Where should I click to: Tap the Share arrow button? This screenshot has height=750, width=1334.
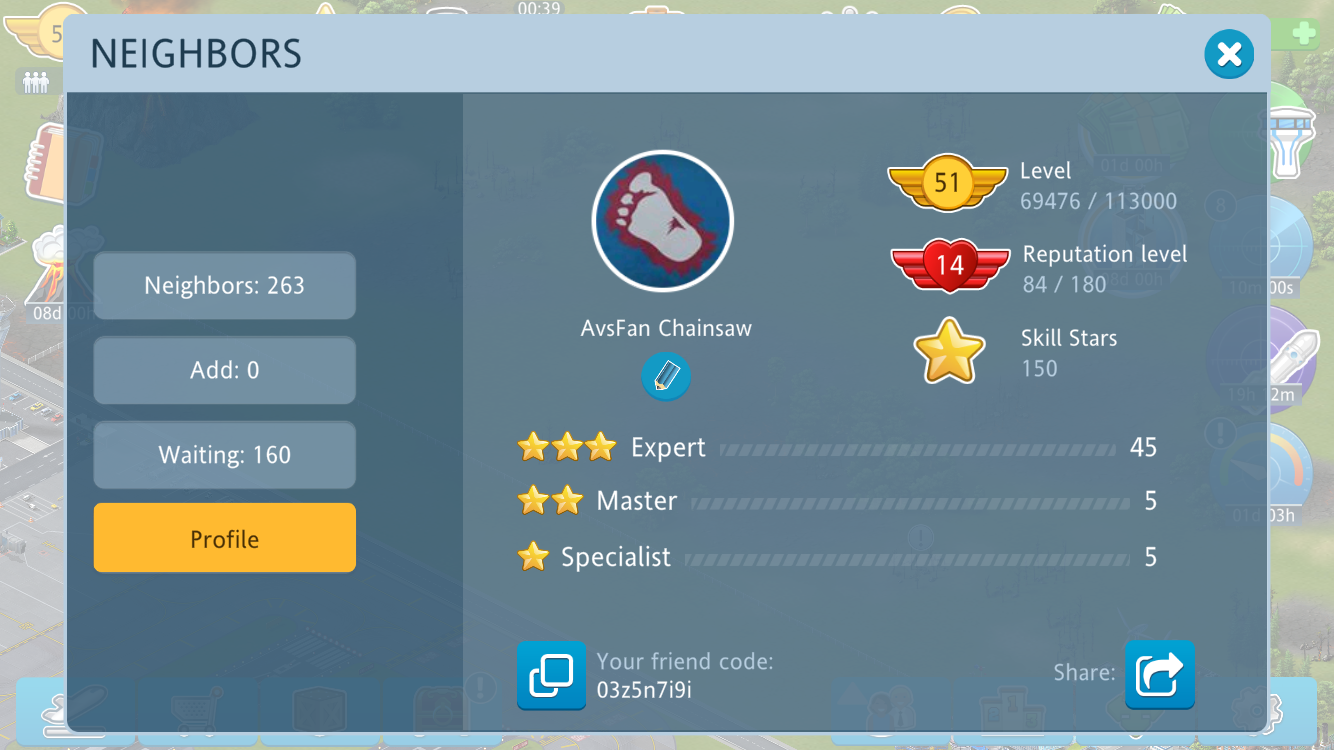[x=1160, y=675]
